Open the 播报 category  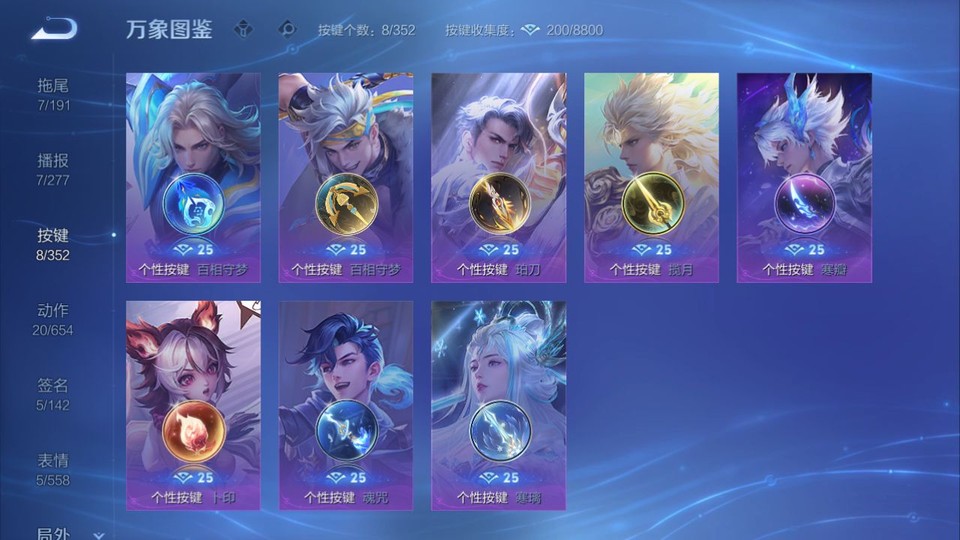[x=53, y=169]
